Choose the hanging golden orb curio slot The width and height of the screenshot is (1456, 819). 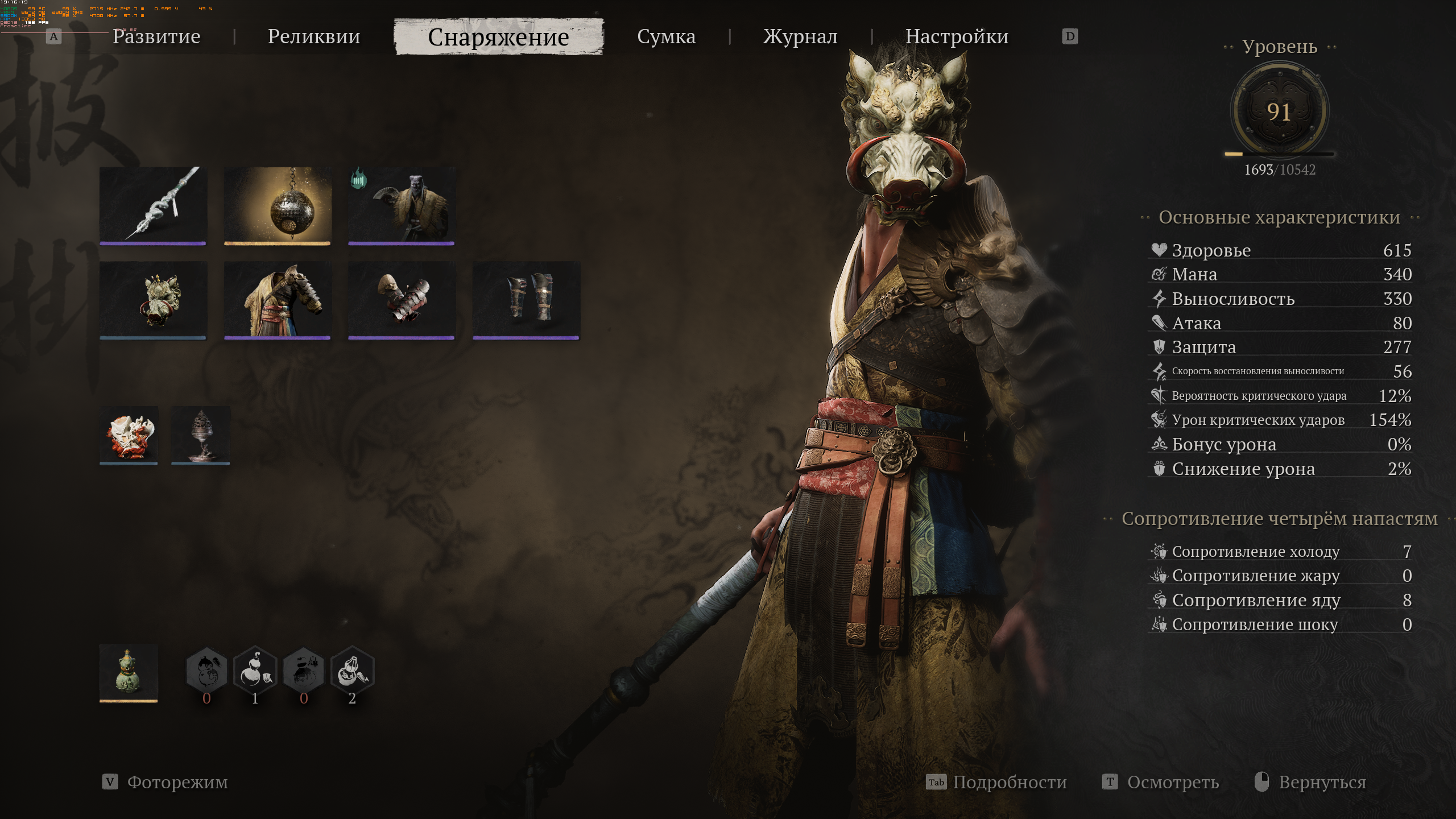pos(278,205)
